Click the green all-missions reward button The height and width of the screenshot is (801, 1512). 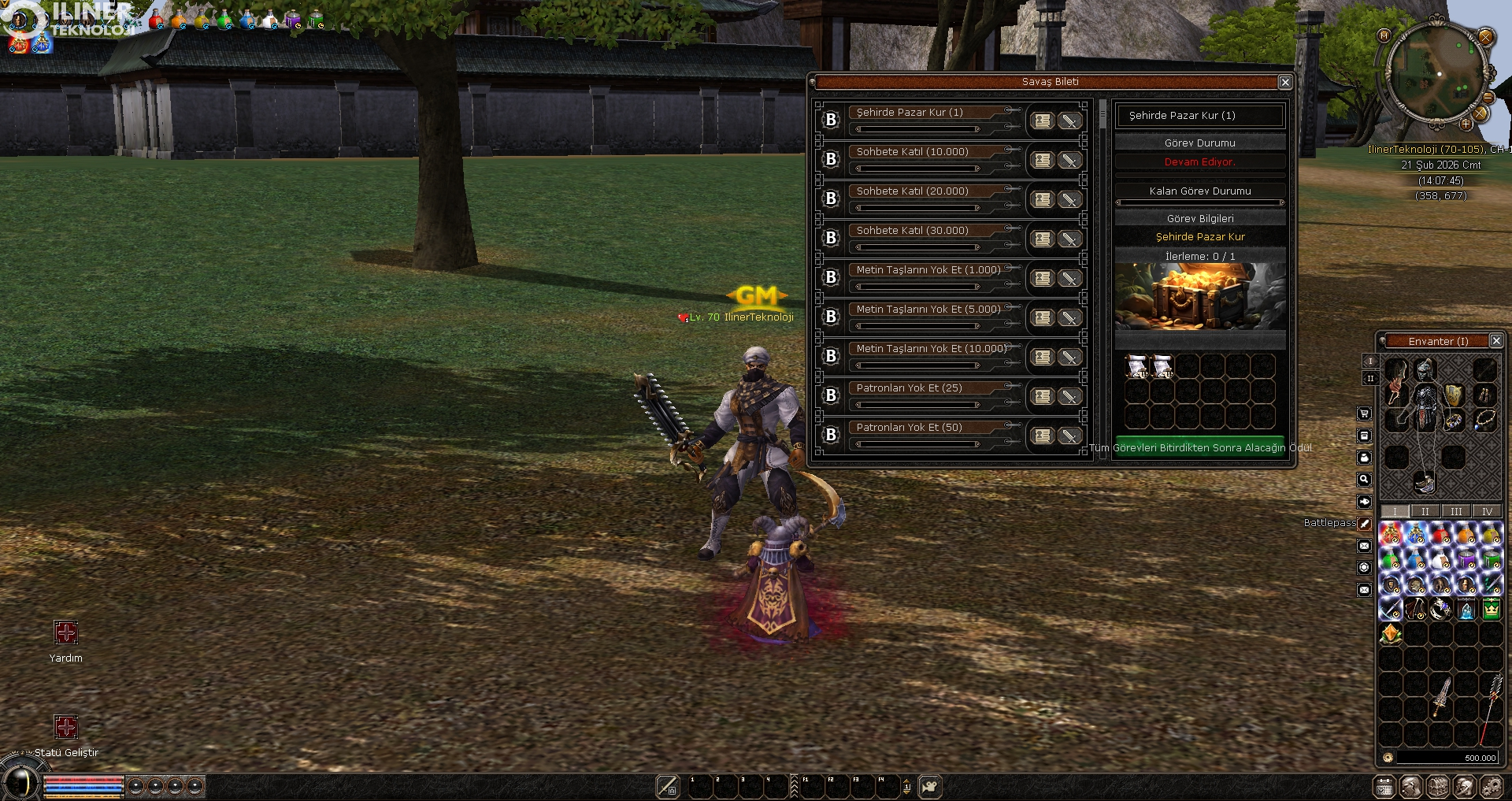coord(1199,447)
